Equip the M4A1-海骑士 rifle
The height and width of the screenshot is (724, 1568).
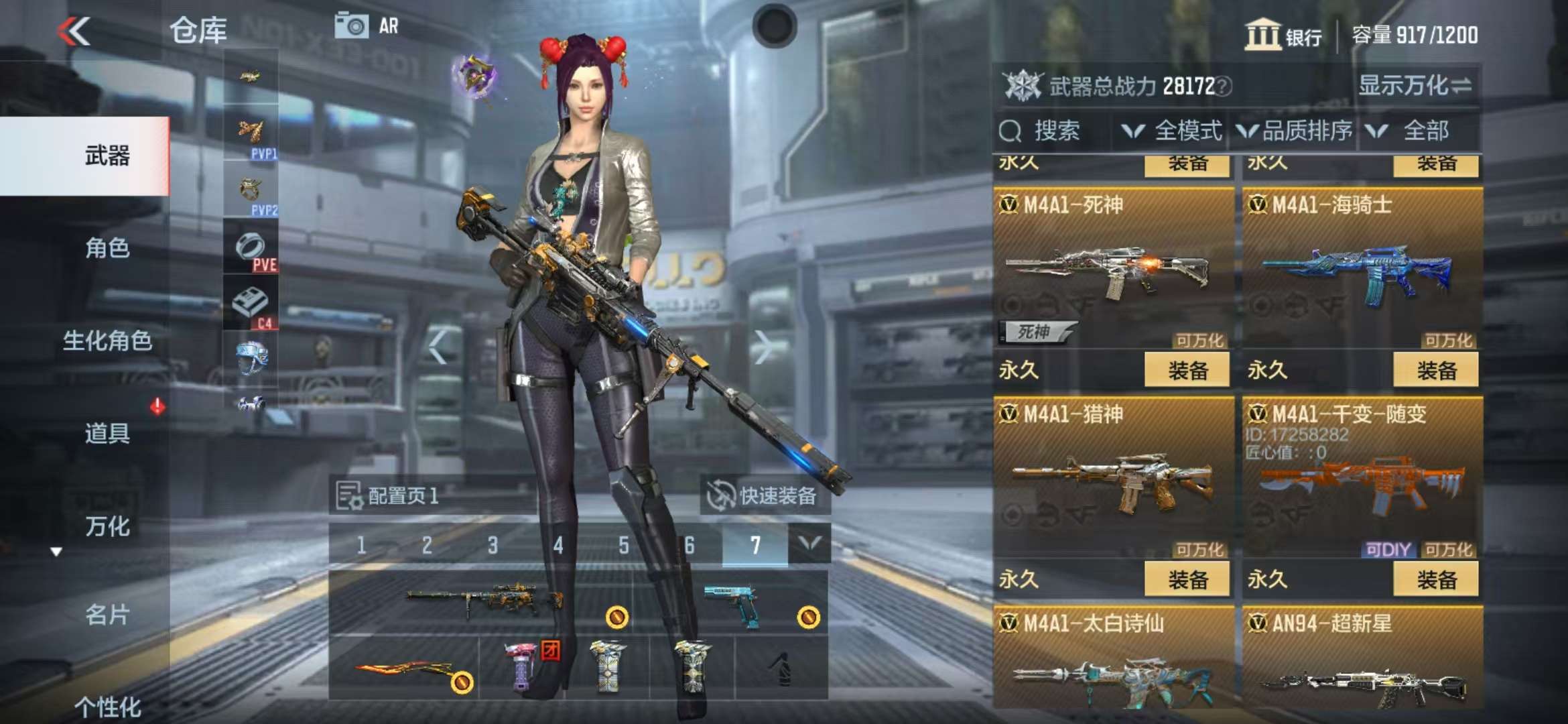tap(1435, 371)
